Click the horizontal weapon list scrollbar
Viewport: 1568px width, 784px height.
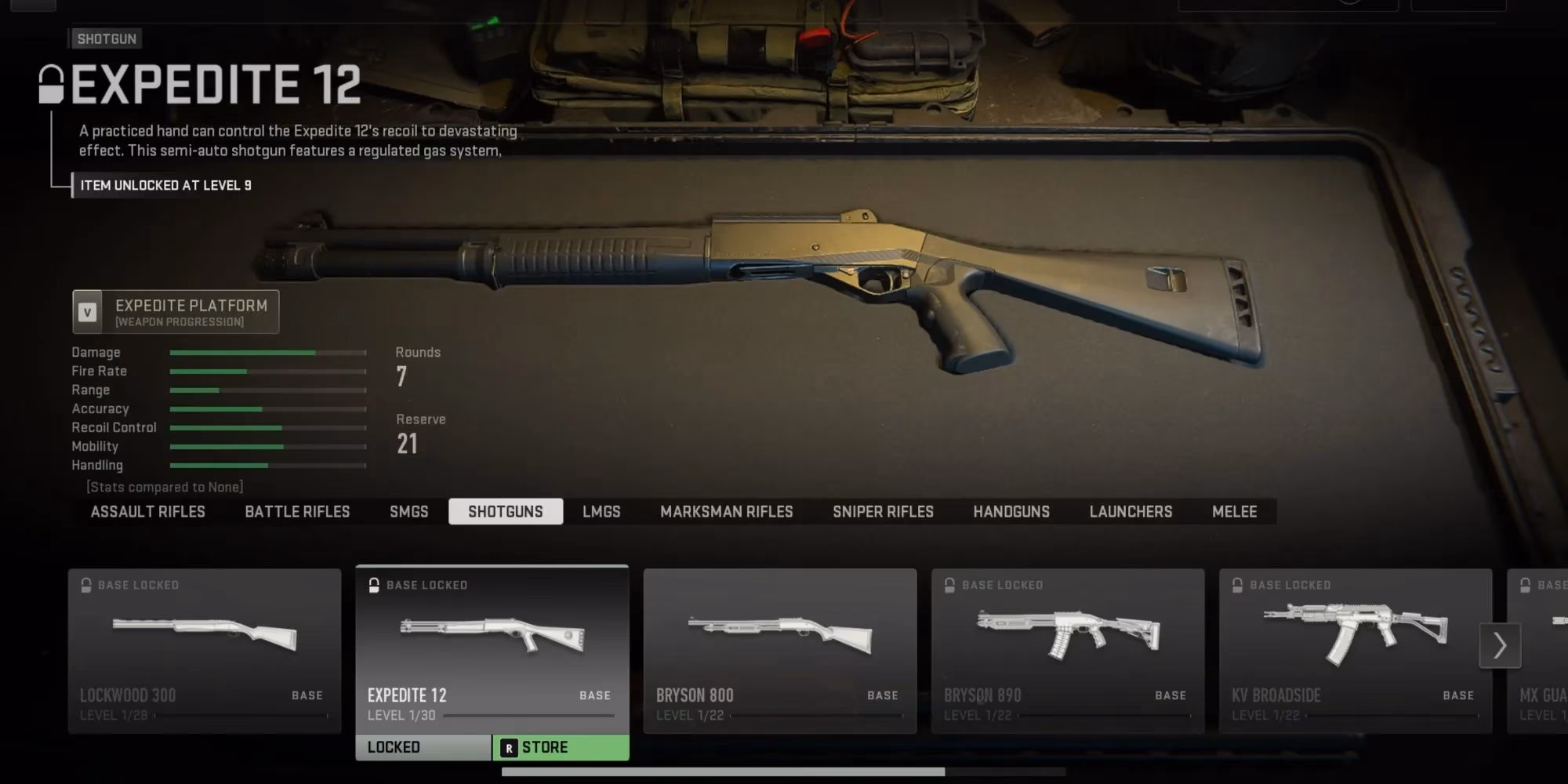723,772
